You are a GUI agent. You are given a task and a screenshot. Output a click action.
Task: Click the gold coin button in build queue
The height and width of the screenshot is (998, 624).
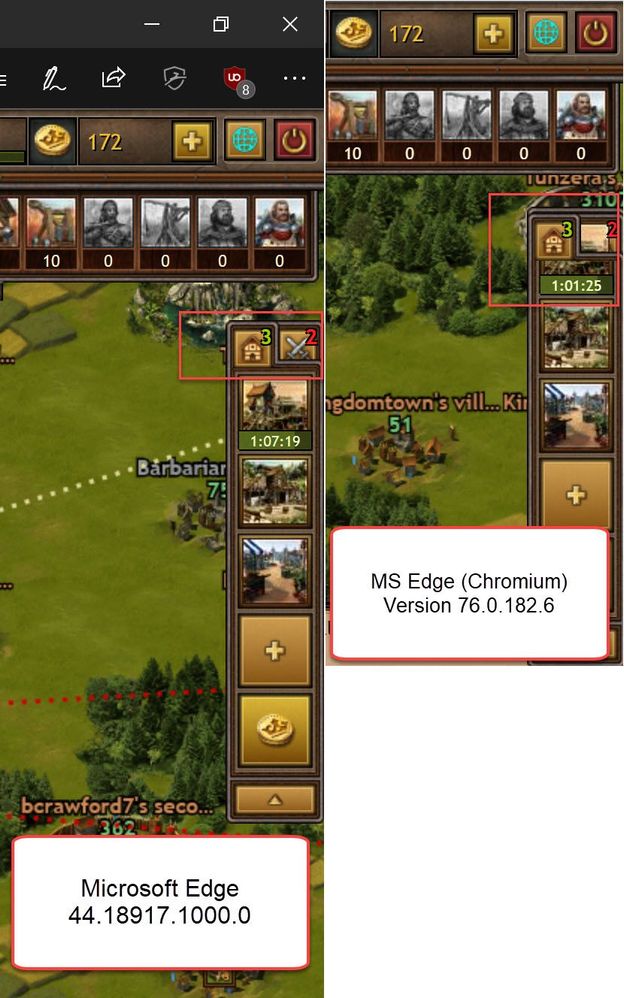click(275, 730)
